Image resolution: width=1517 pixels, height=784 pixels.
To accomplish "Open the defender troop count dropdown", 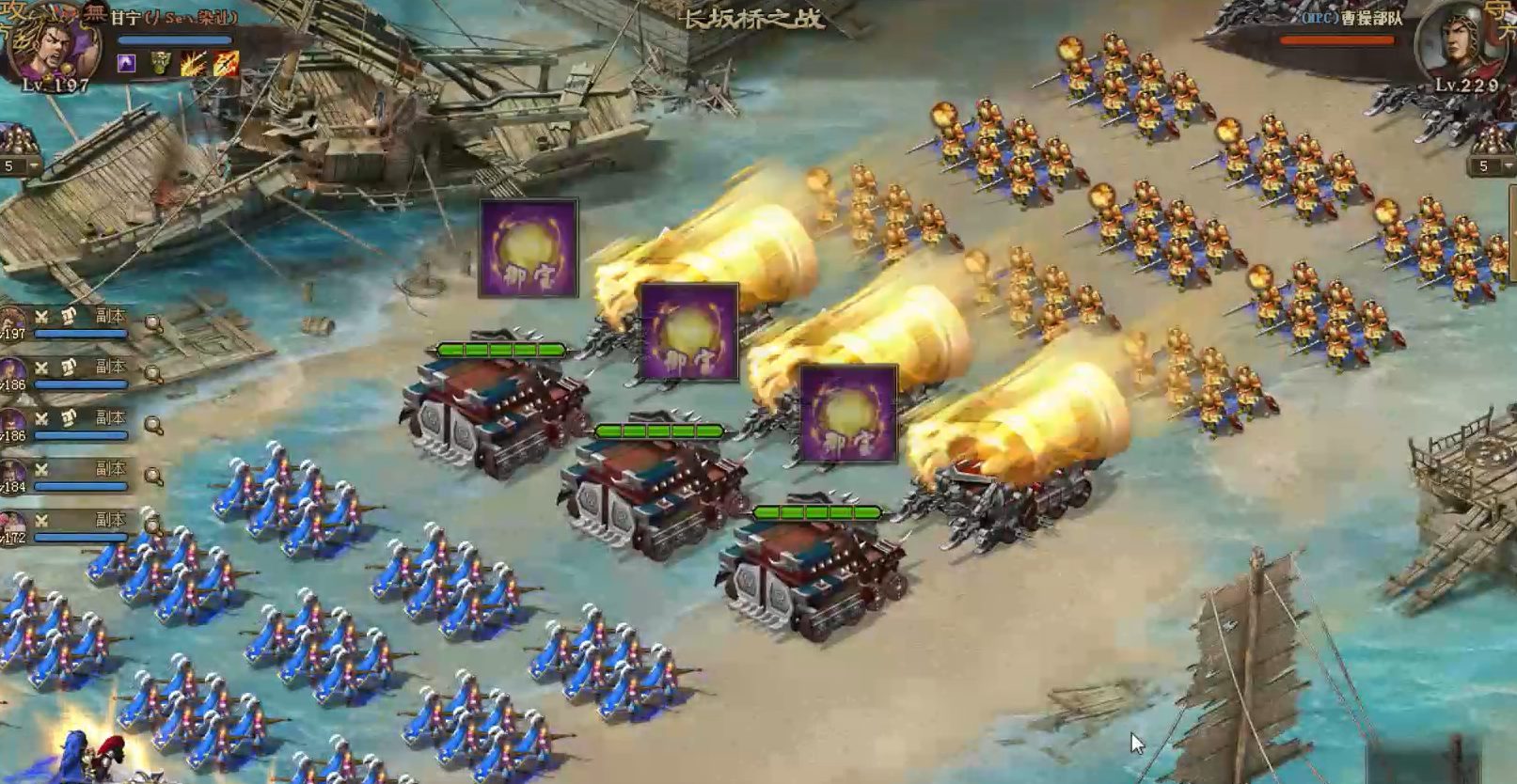I will pos(1508,166).
